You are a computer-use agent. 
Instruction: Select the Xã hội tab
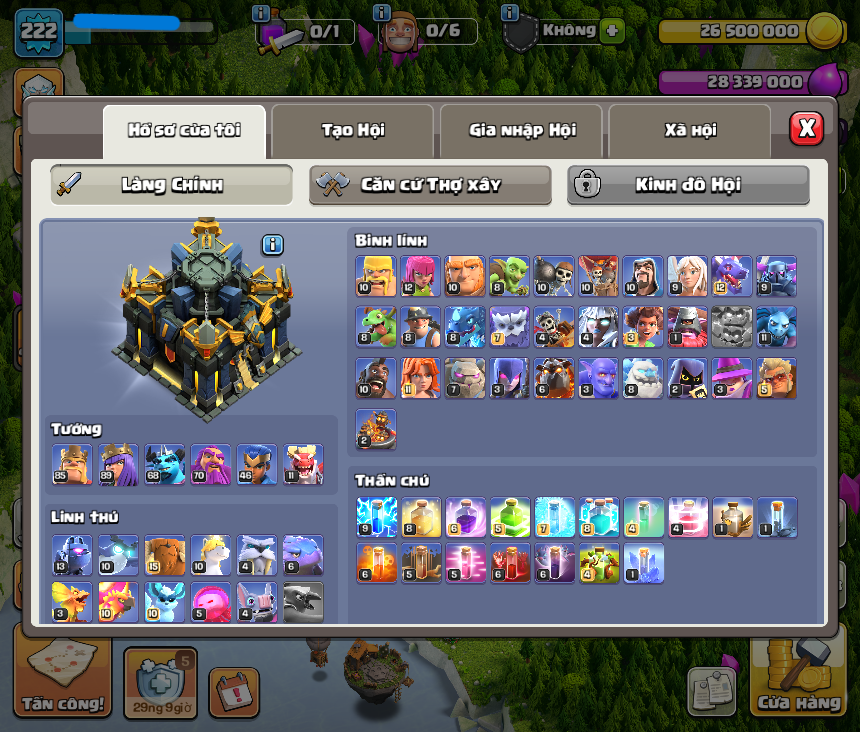pyautogui.click(x=690, y=130)
